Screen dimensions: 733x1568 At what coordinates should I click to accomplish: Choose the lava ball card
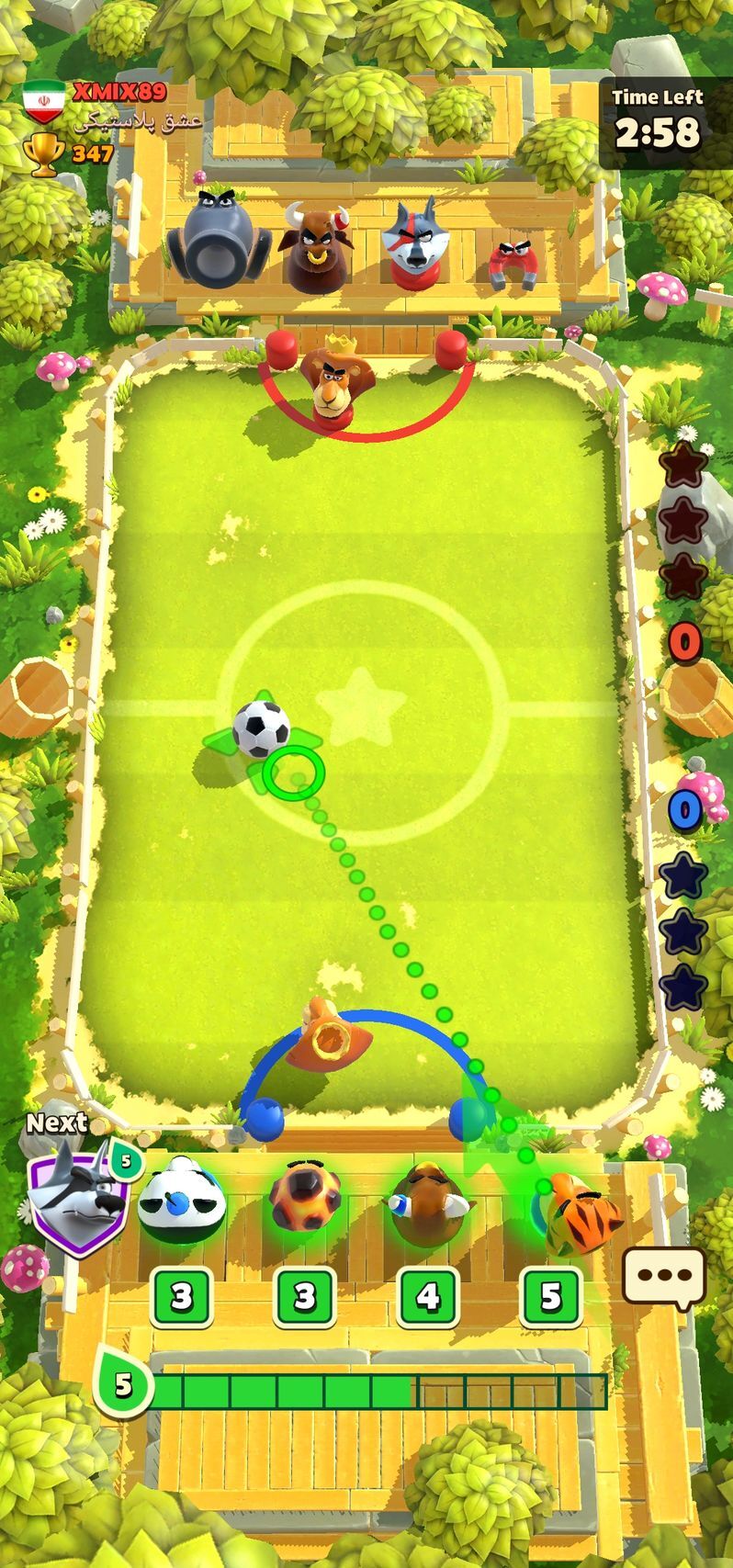click(305, 1201)
